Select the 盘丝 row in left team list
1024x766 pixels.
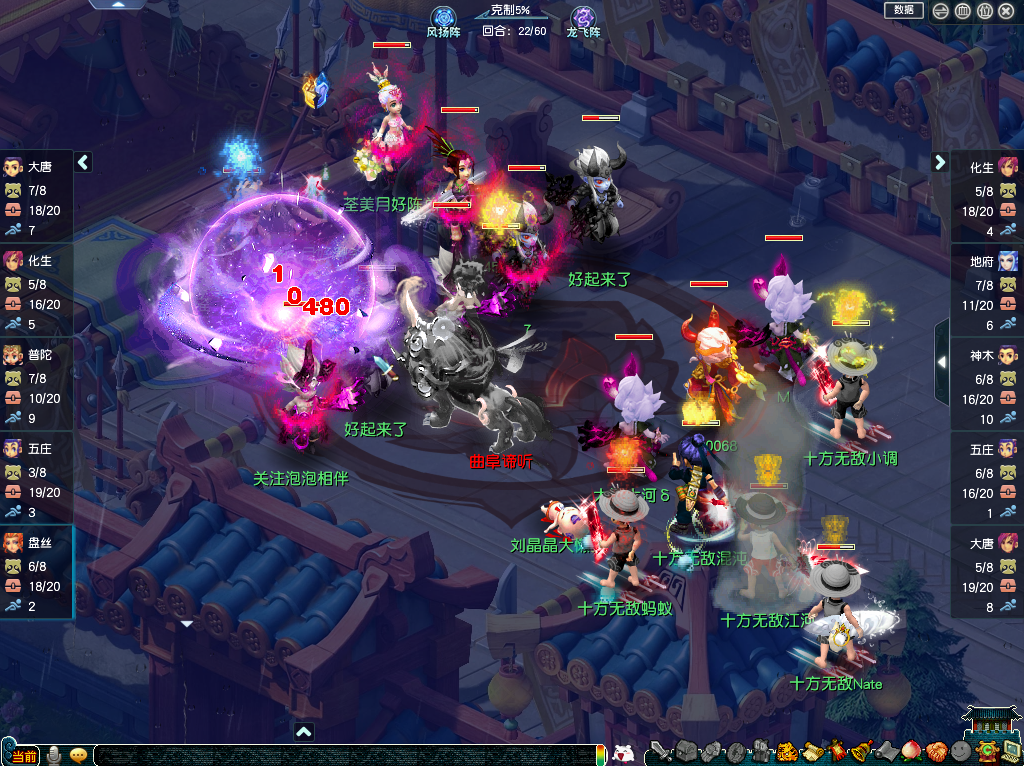36,572
